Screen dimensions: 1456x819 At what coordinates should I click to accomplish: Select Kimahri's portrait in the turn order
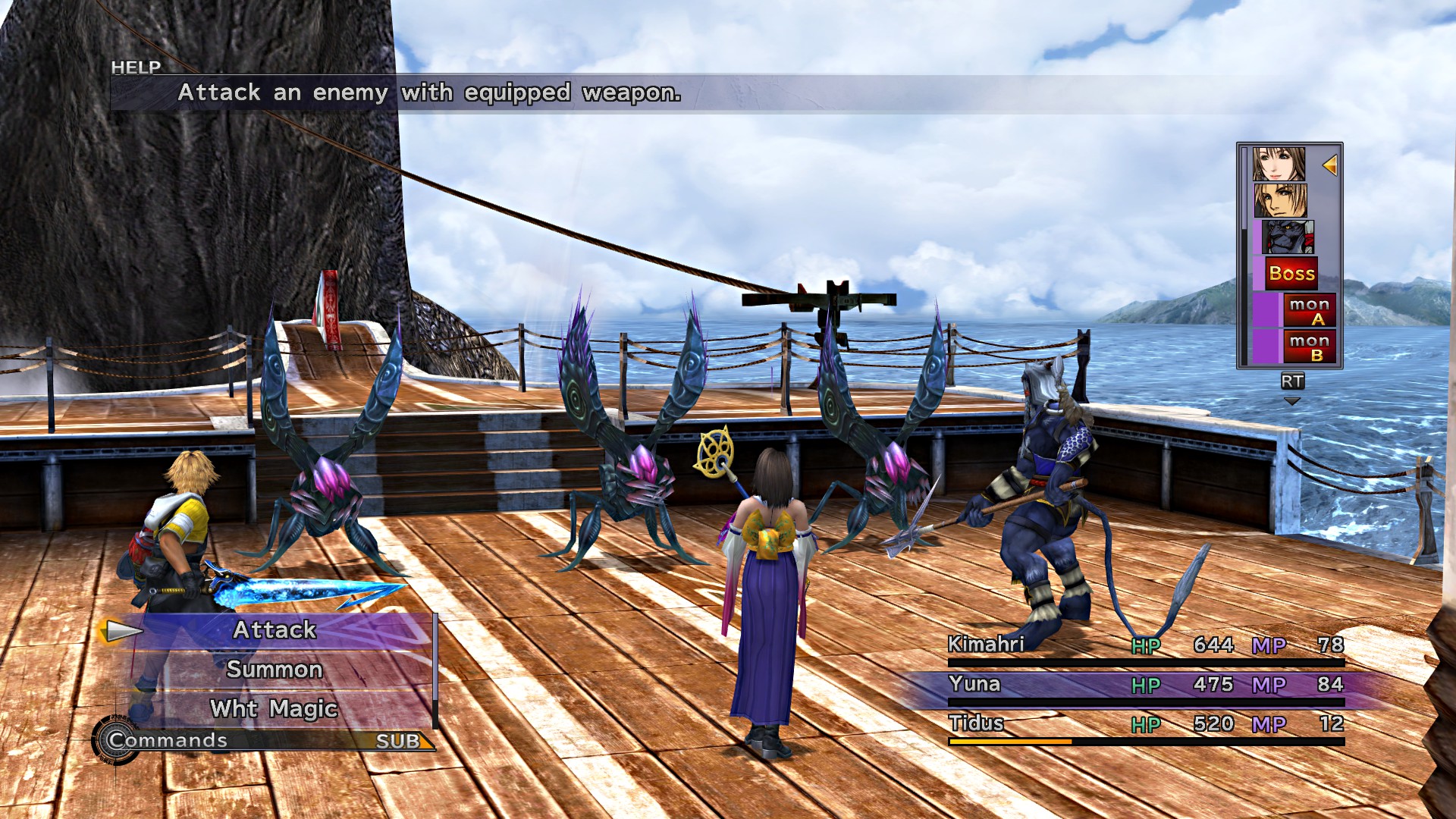1288,237
